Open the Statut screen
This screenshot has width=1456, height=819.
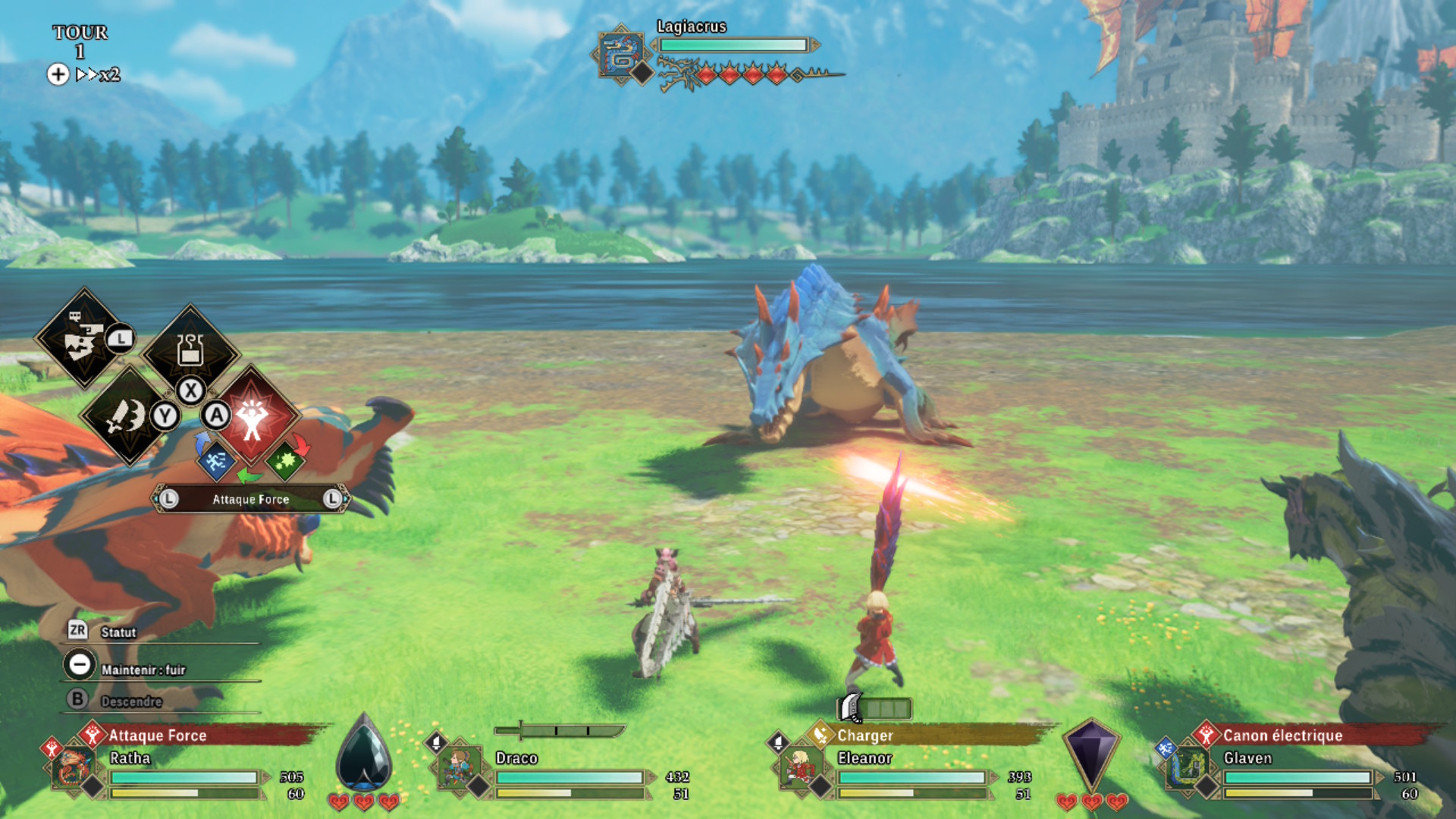coord(118,632)
